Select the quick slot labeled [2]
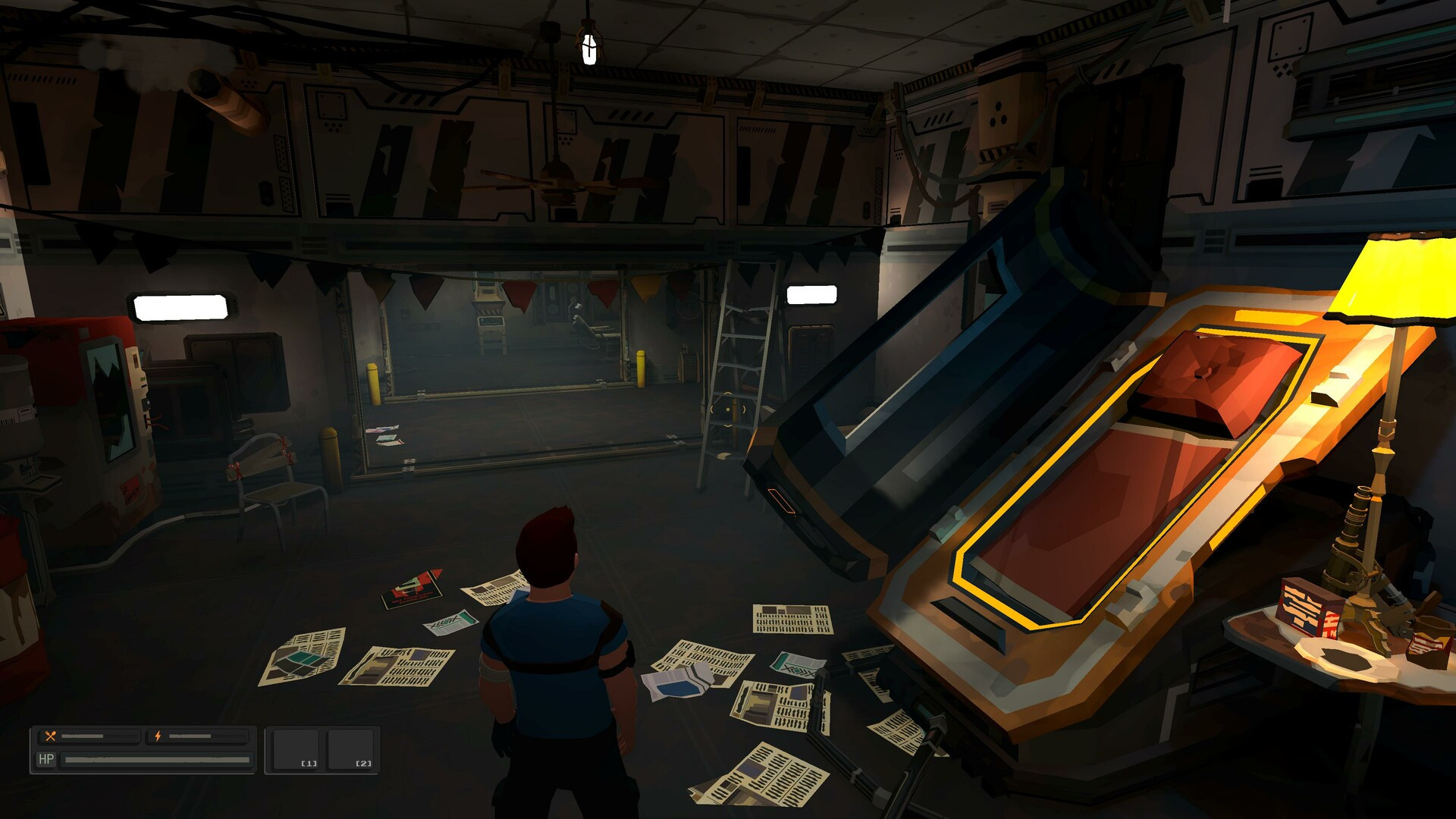 click(x=350, y=749)
